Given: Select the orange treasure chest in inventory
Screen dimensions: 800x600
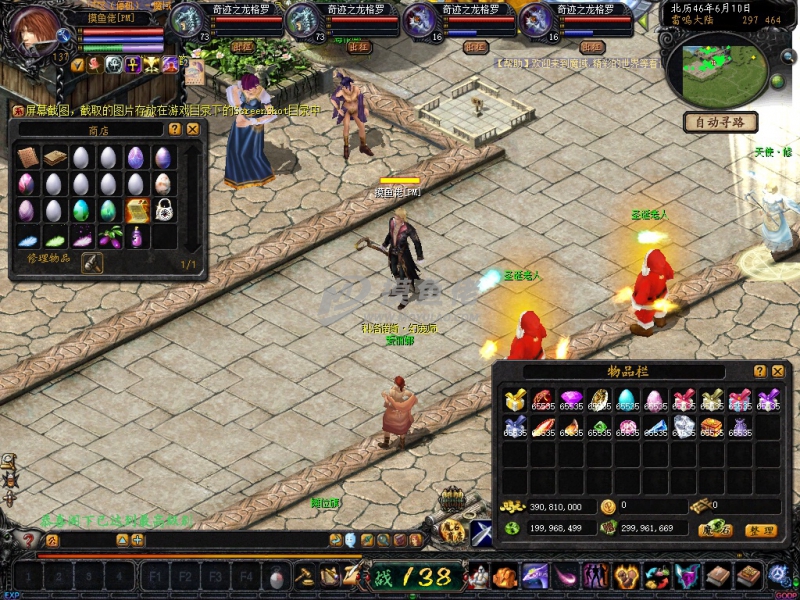Looking at the screenshot, I should coord(712,427).
